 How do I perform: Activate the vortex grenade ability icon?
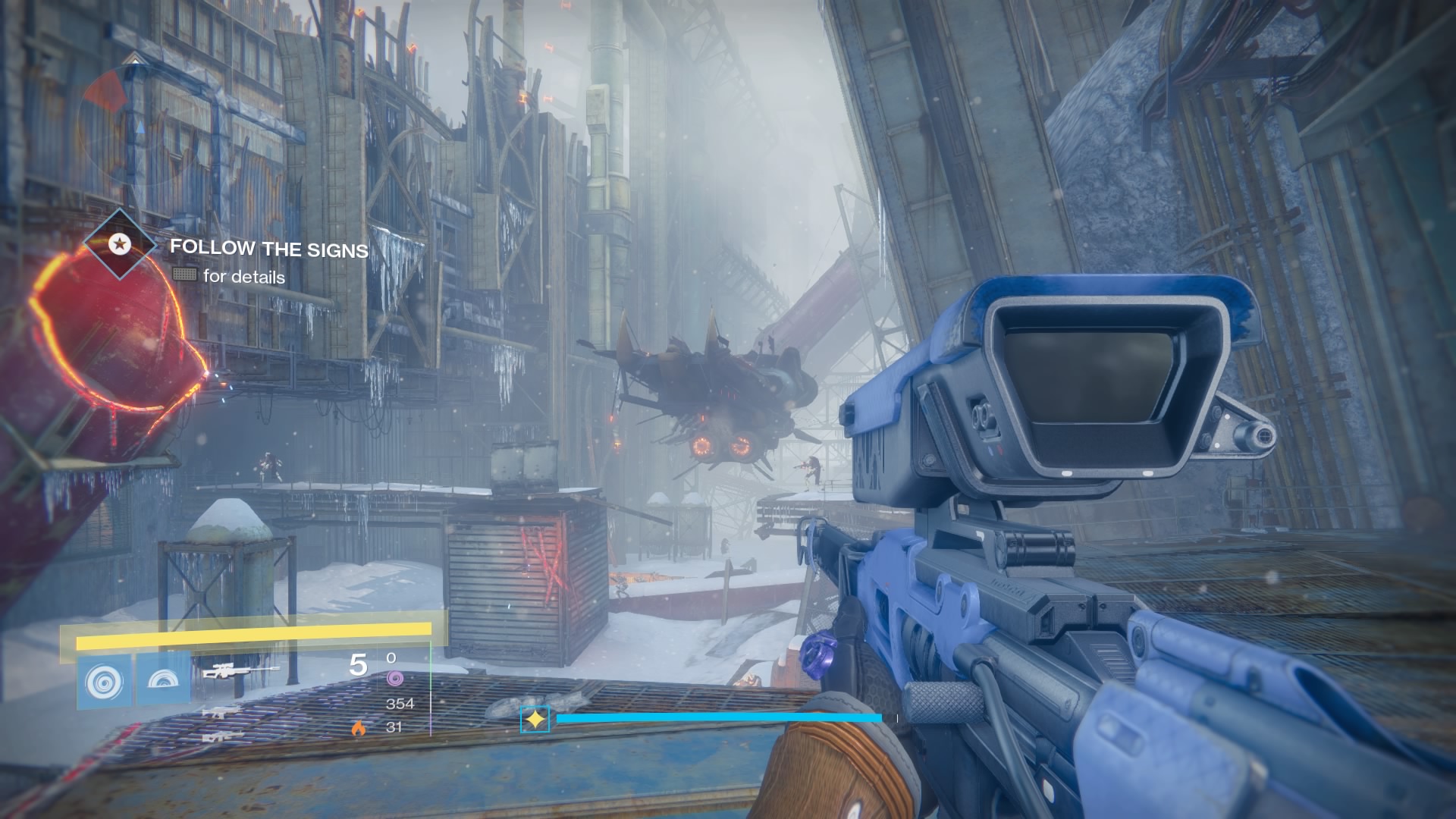pyautogui.click(x=105, y=680)
